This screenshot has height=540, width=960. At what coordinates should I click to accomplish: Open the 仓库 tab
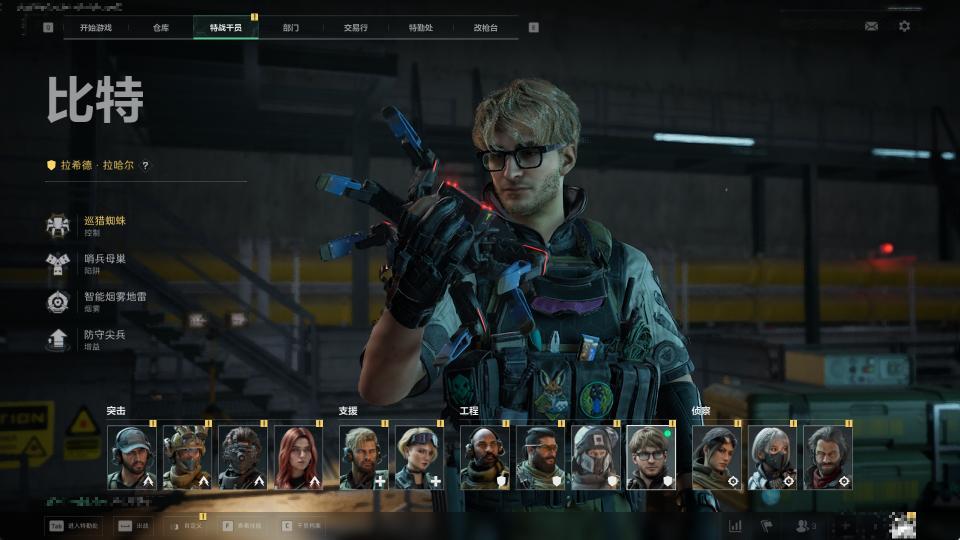(161, 27)
